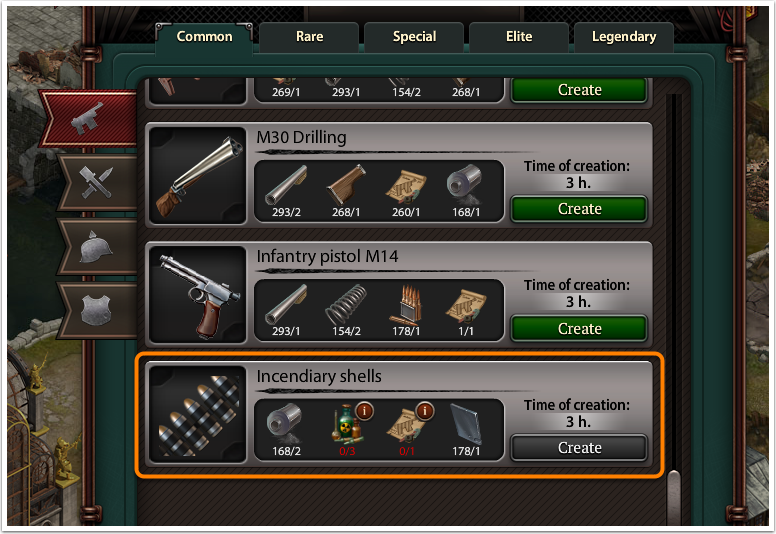Image resolution: width=776 pixels, height=534 pixels.
Task: Choose the helmet category side tab
Action: [97, 244]
